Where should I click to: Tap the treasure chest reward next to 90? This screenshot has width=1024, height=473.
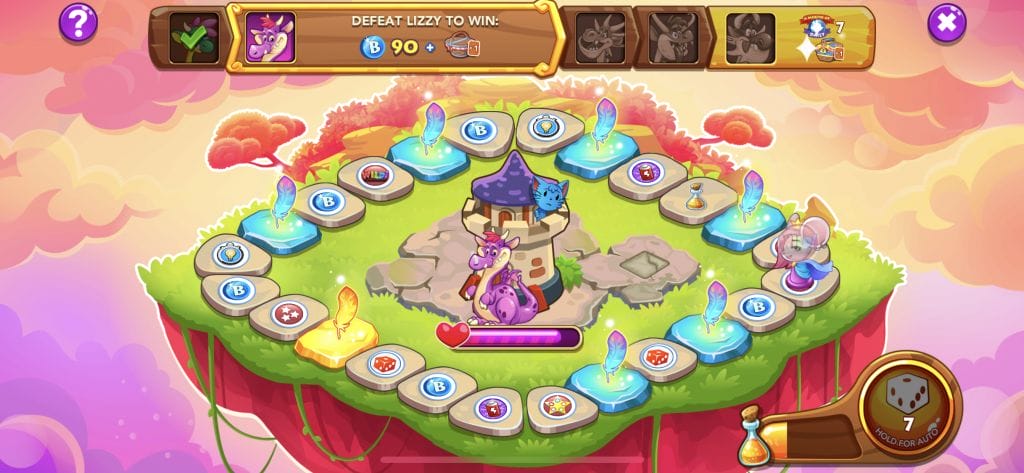(x=461, y=47)
